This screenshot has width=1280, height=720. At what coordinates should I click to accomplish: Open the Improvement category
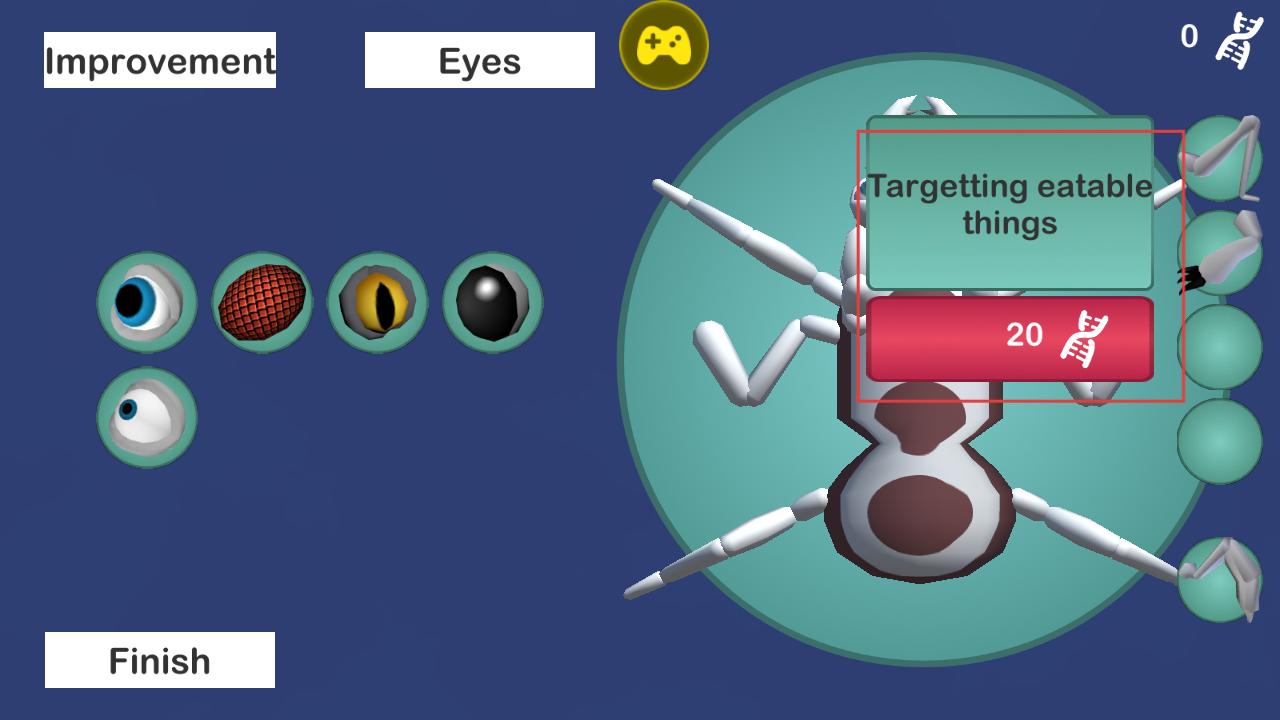tap(160, 60)
